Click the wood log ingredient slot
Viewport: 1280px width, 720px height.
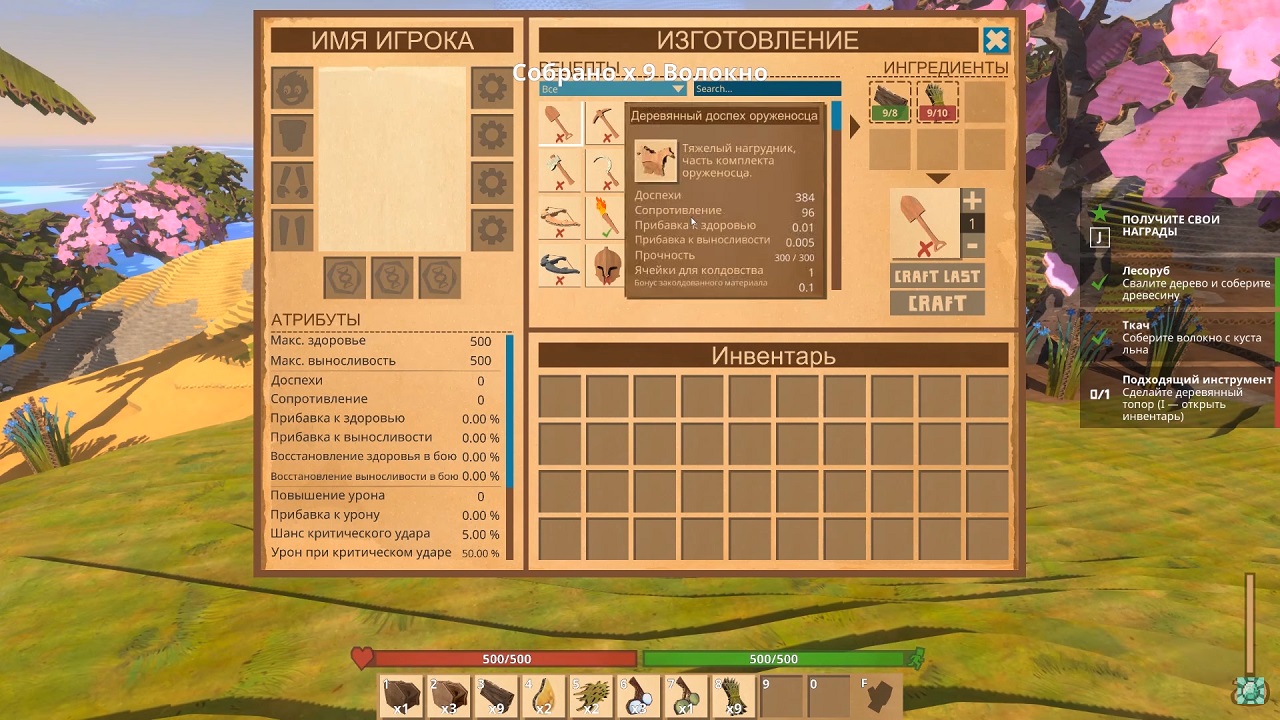pyautogui.click(x=889, y=101)
